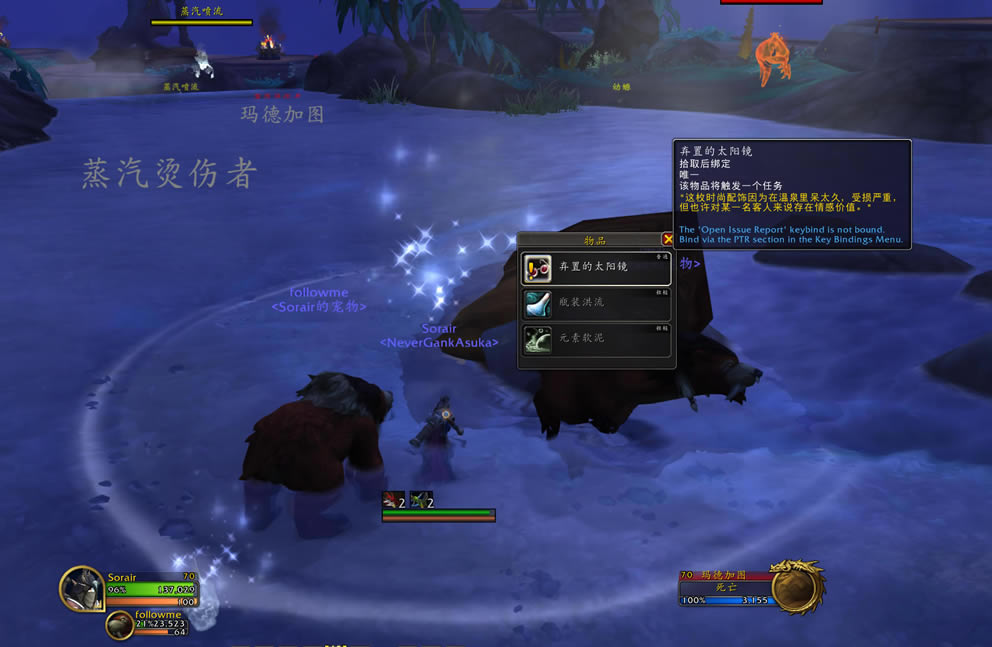Close the 物品 loot window
Image resolution: width=992 pixels, height=647 pixels.
click(x=668, y=240)
